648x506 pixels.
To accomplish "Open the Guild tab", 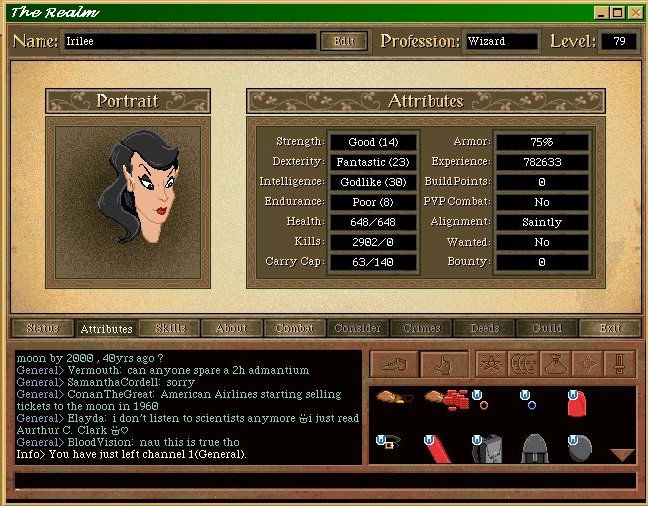I will pos(547,328).
